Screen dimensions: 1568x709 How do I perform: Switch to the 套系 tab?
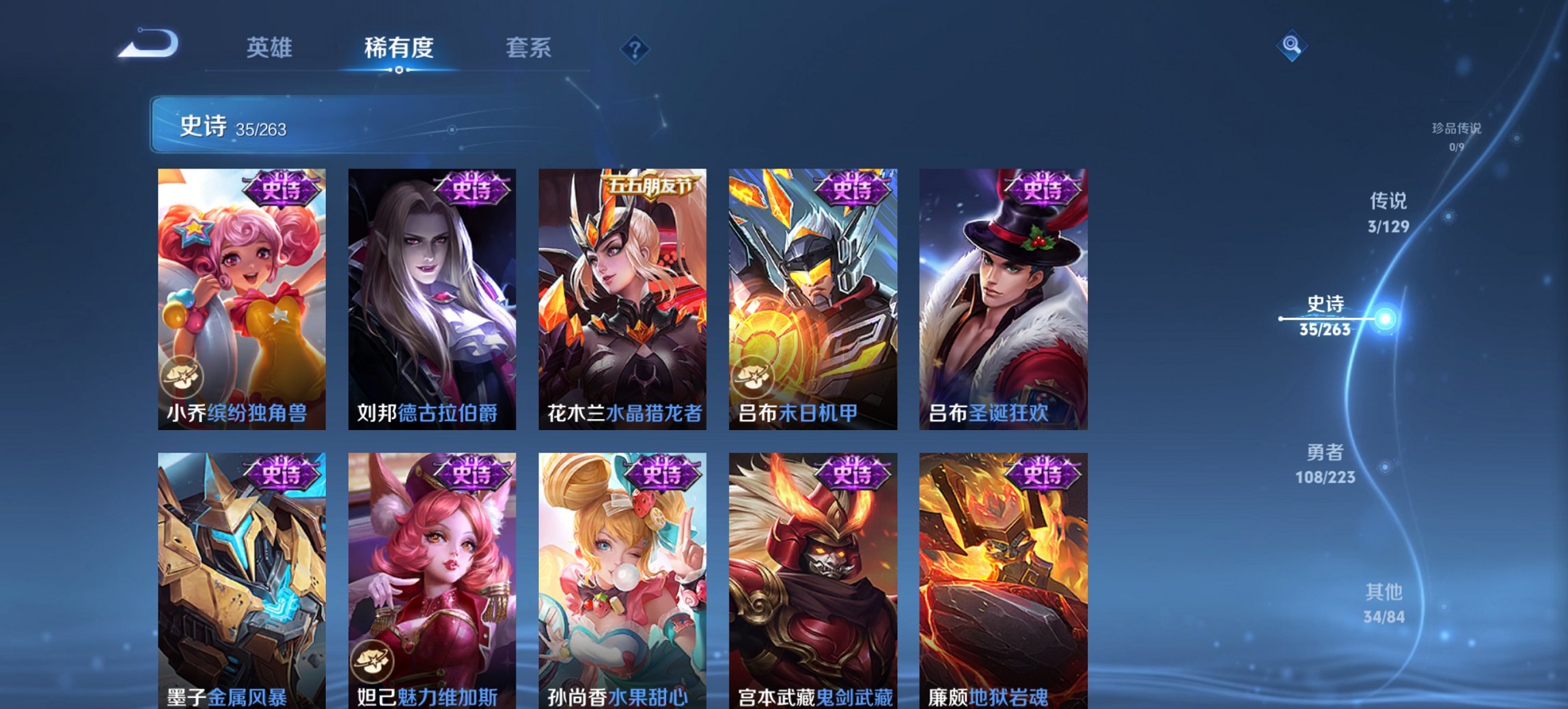[x=529, y=48]
